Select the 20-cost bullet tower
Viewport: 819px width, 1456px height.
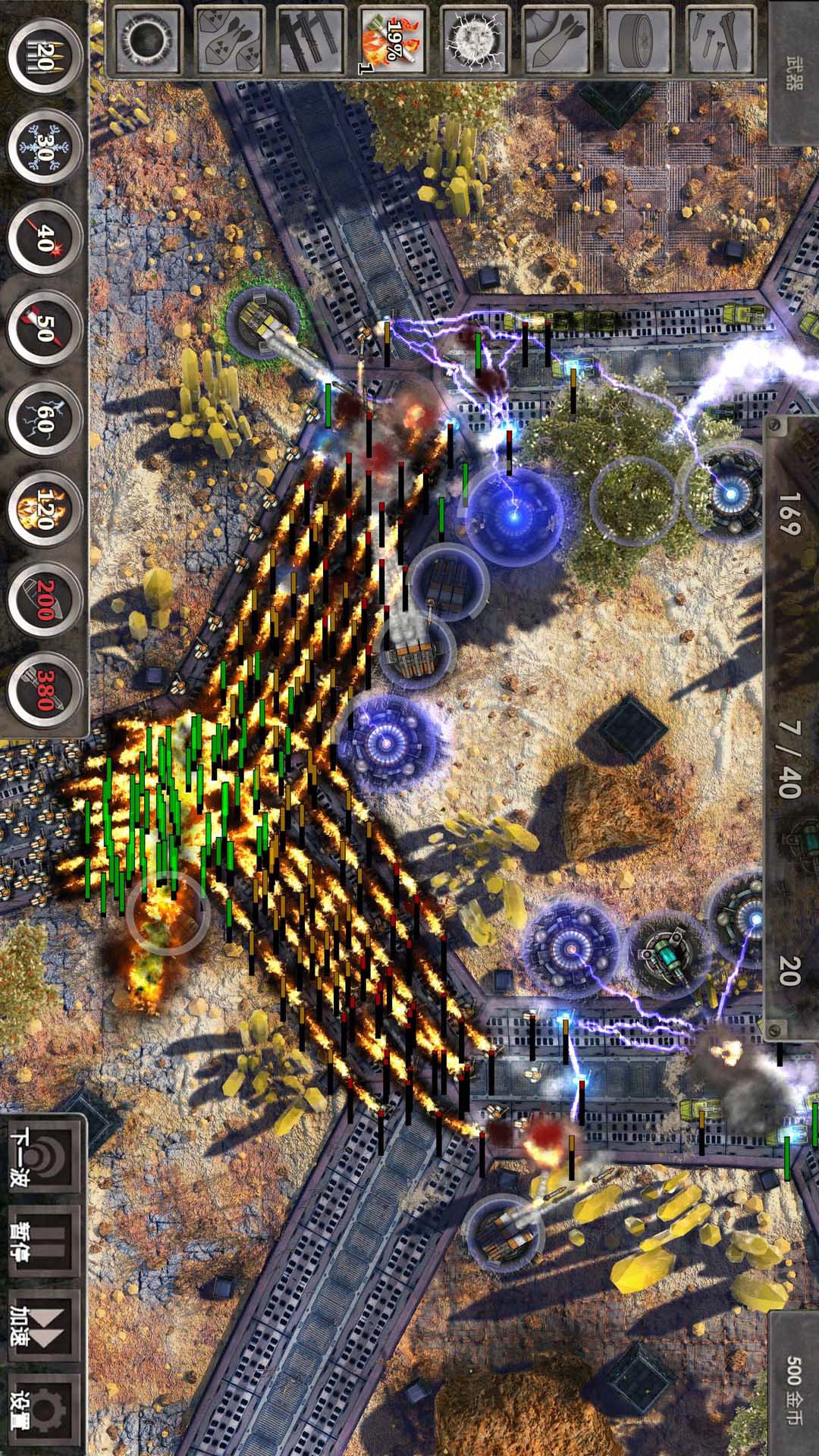tap(44, 57)
